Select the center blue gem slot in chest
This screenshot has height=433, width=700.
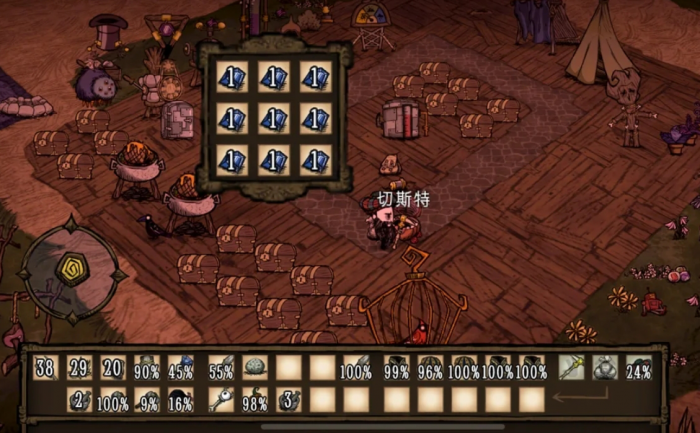[273, 119]
